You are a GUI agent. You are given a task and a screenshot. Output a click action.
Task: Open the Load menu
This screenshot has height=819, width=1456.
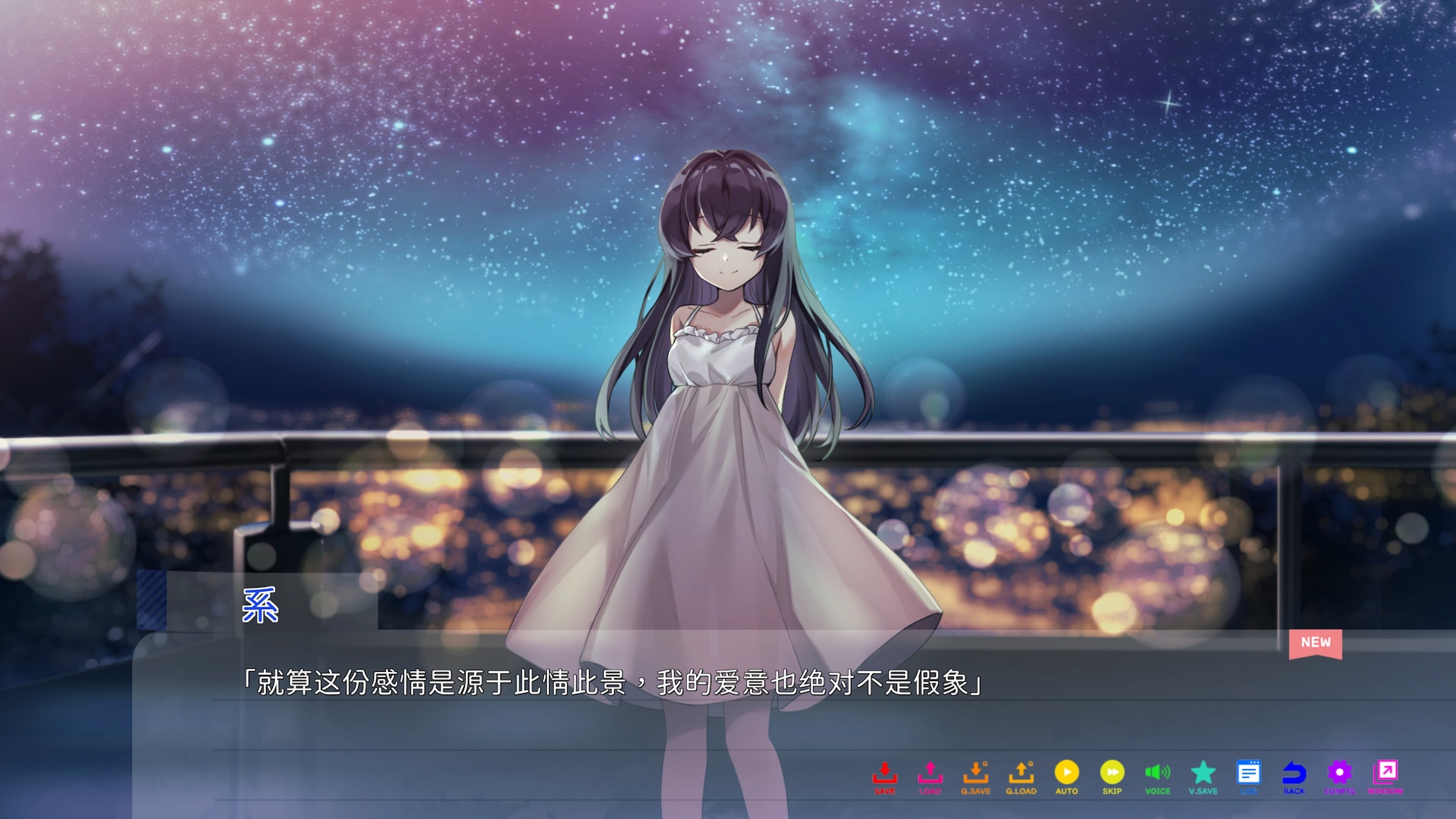[930, 776]
